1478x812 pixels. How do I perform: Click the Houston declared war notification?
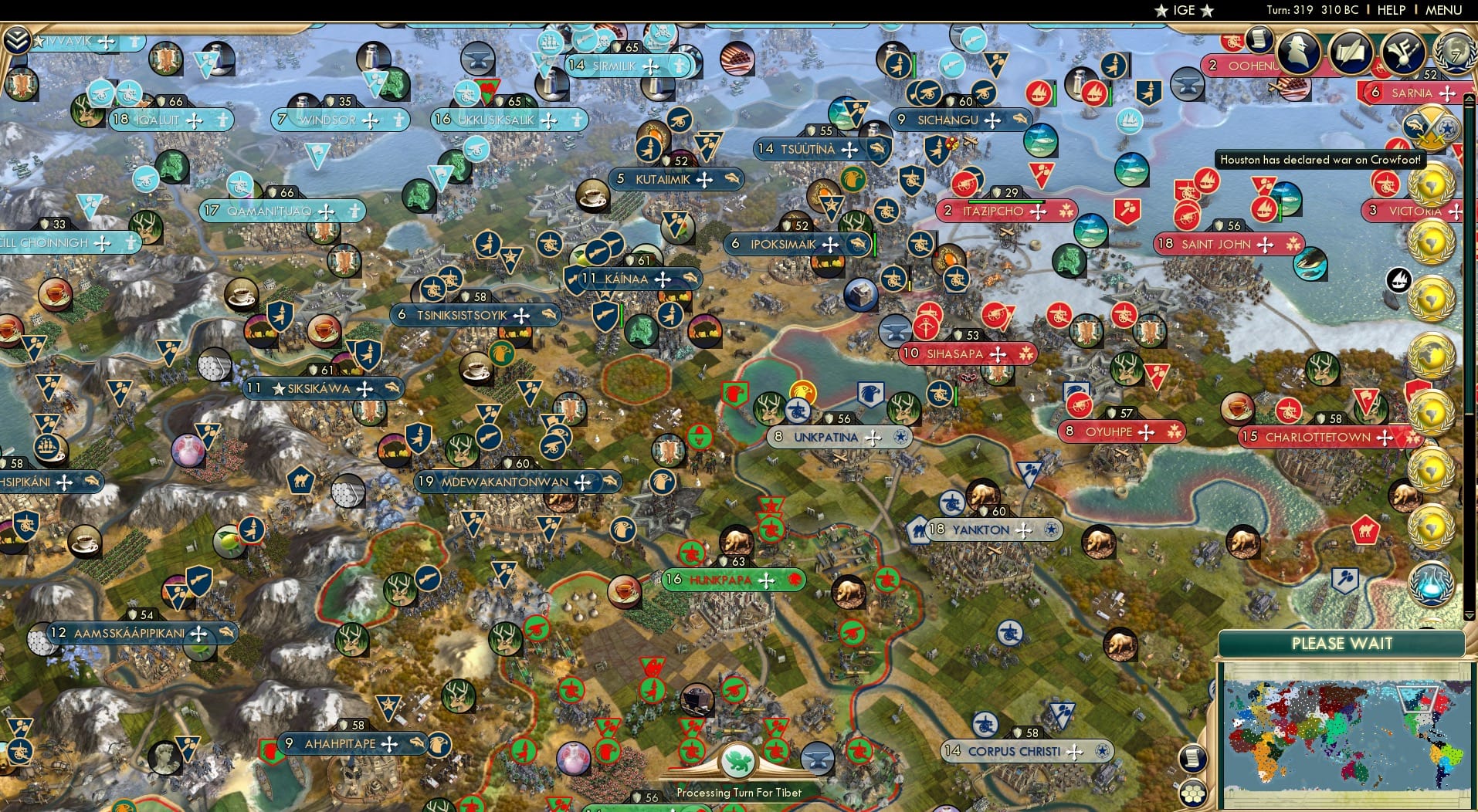coord(1321,160)
